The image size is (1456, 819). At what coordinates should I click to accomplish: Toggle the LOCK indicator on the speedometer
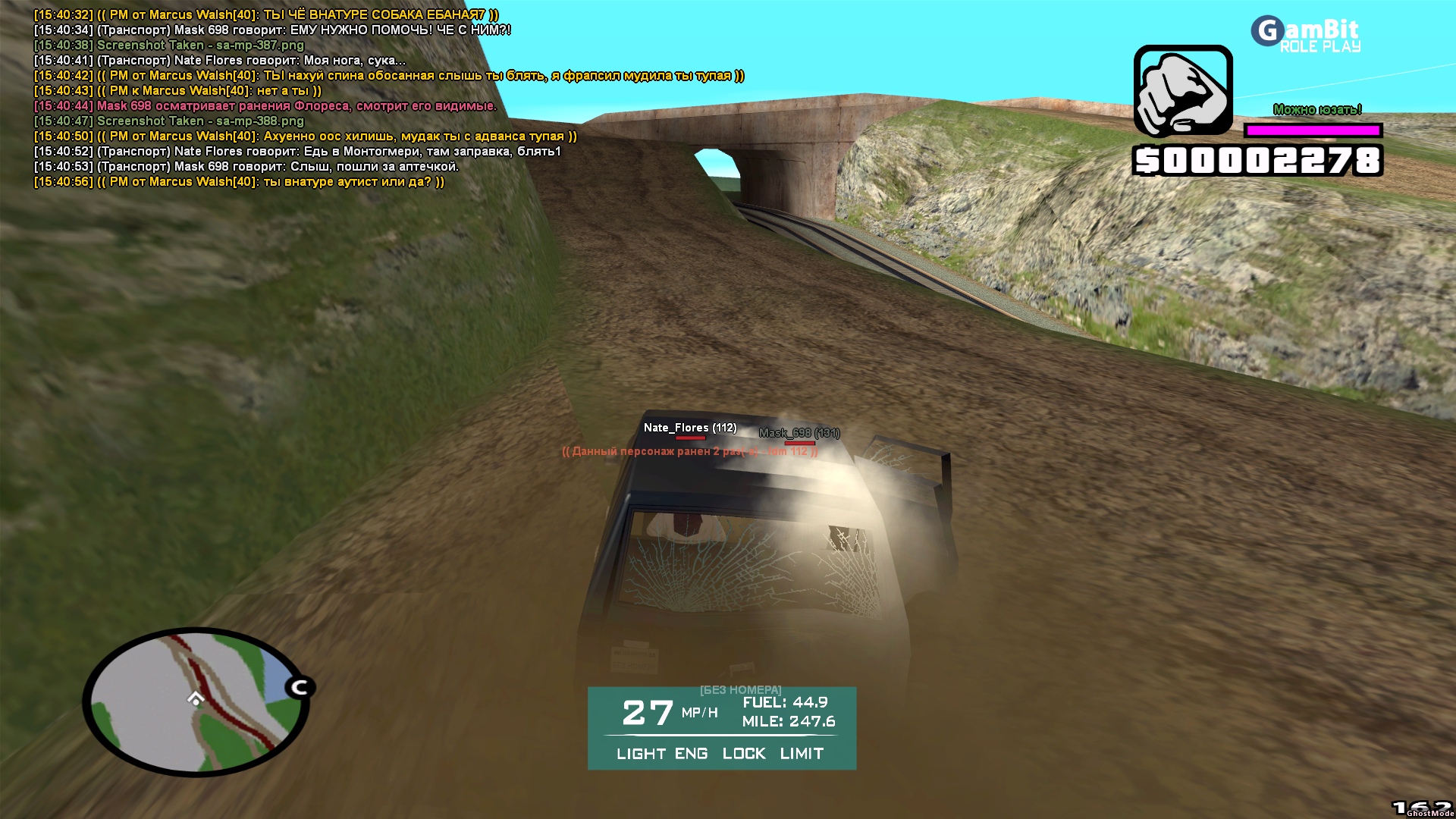743,754
